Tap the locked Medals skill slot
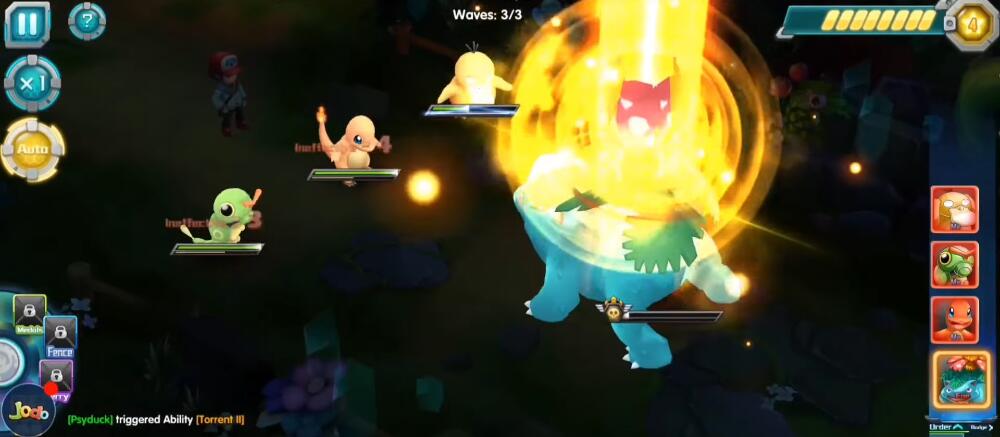Viewport: 1000px width, 437px height. click(x=30, y=312)
